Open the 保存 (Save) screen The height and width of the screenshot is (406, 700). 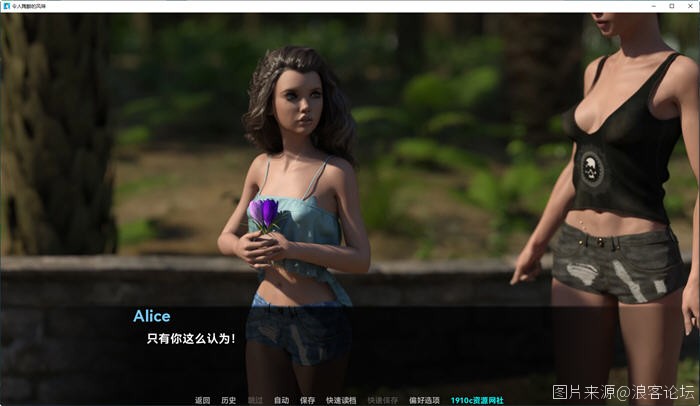click(x=307, y=400)
